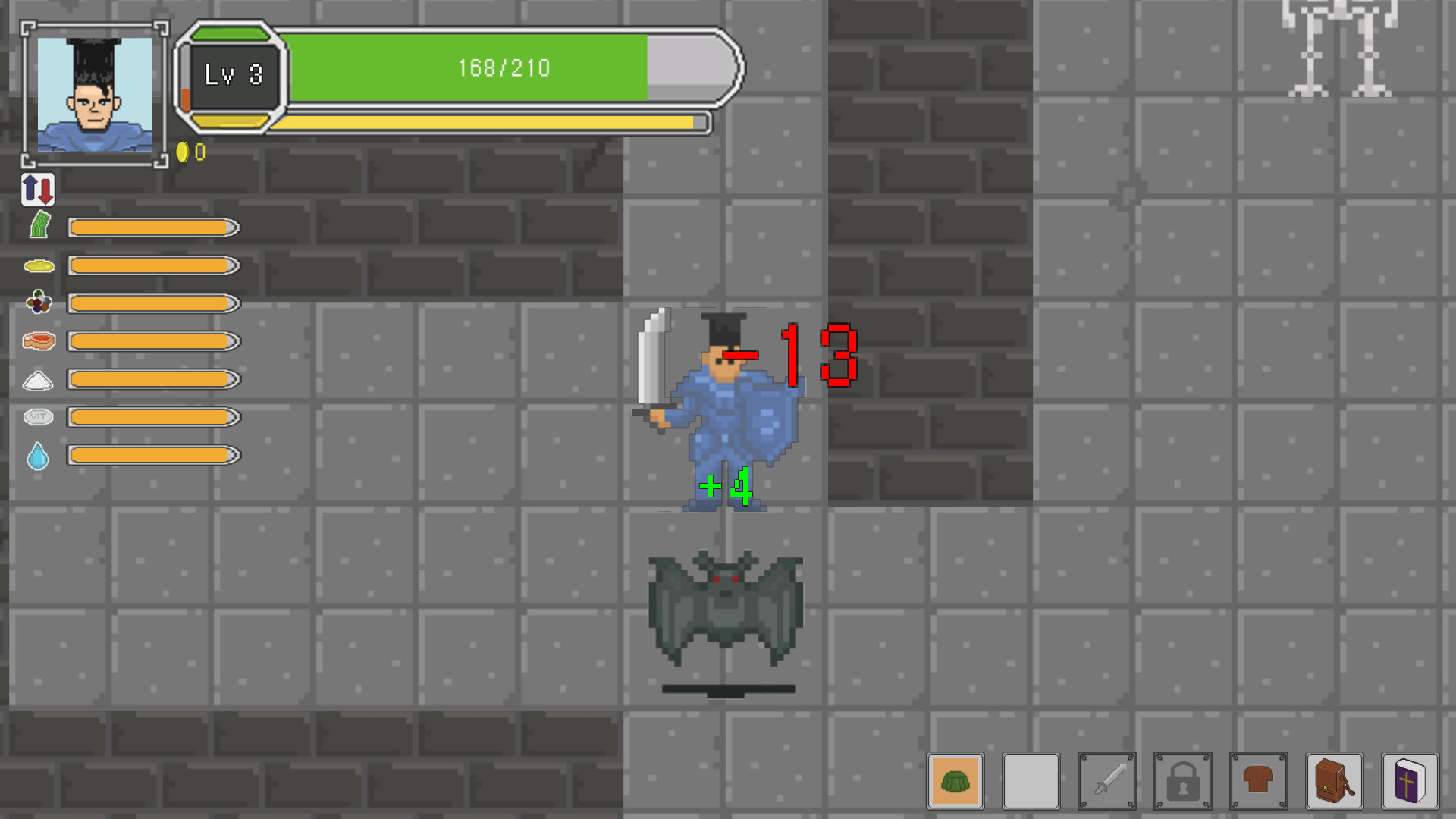Click the meat protein stat icon

coord(38,341)
